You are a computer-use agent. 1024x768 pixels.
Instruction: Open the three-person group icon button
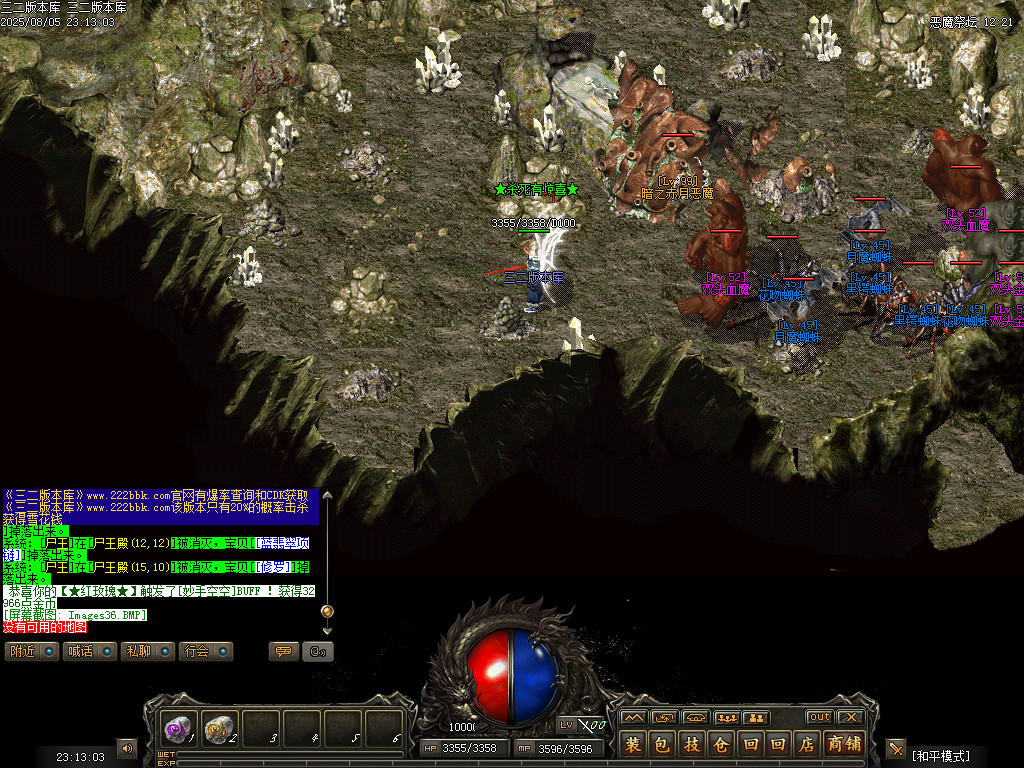(726, 717)
